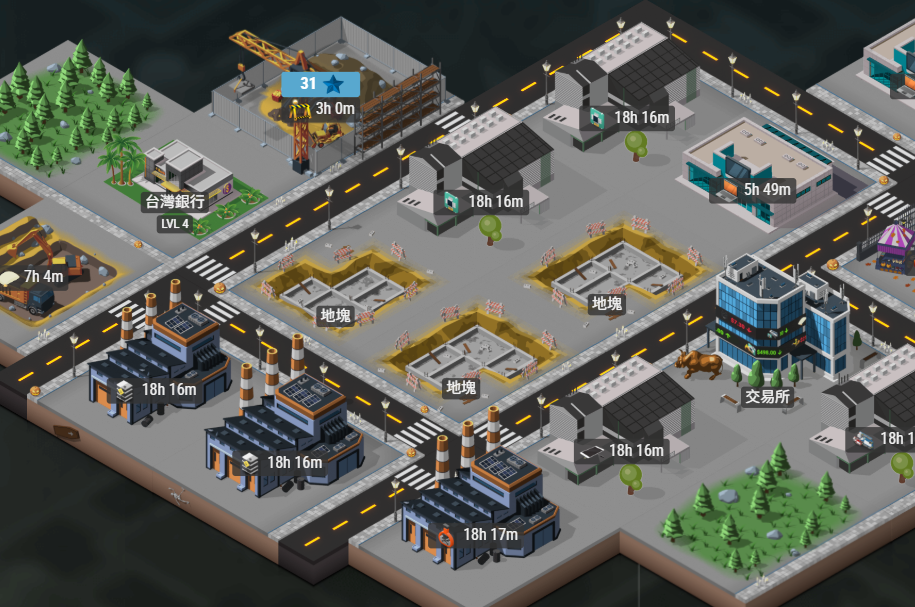Select the 交易所 exchange label
Viewport: 915px width, 607px height.
[768, 397]
